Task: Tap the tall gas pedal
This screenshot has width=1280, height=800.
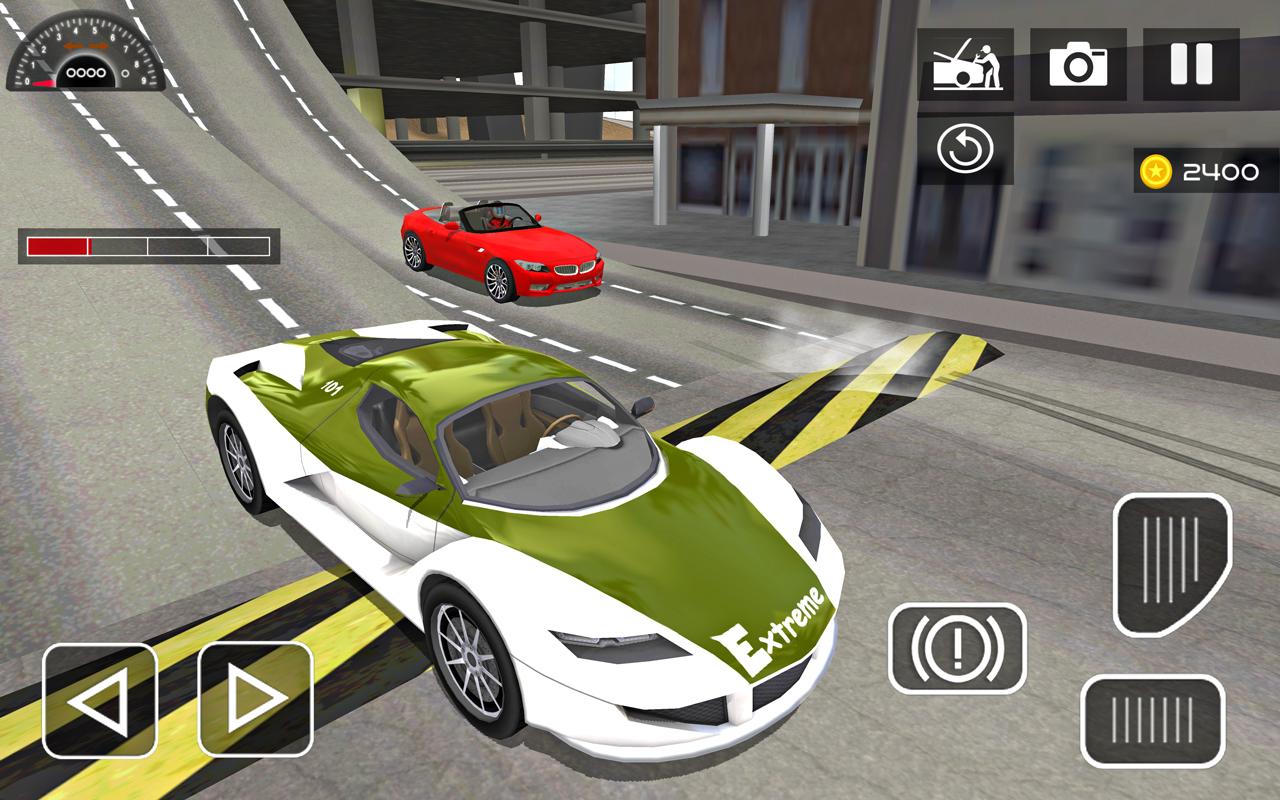Action: tap(1172, 564)
